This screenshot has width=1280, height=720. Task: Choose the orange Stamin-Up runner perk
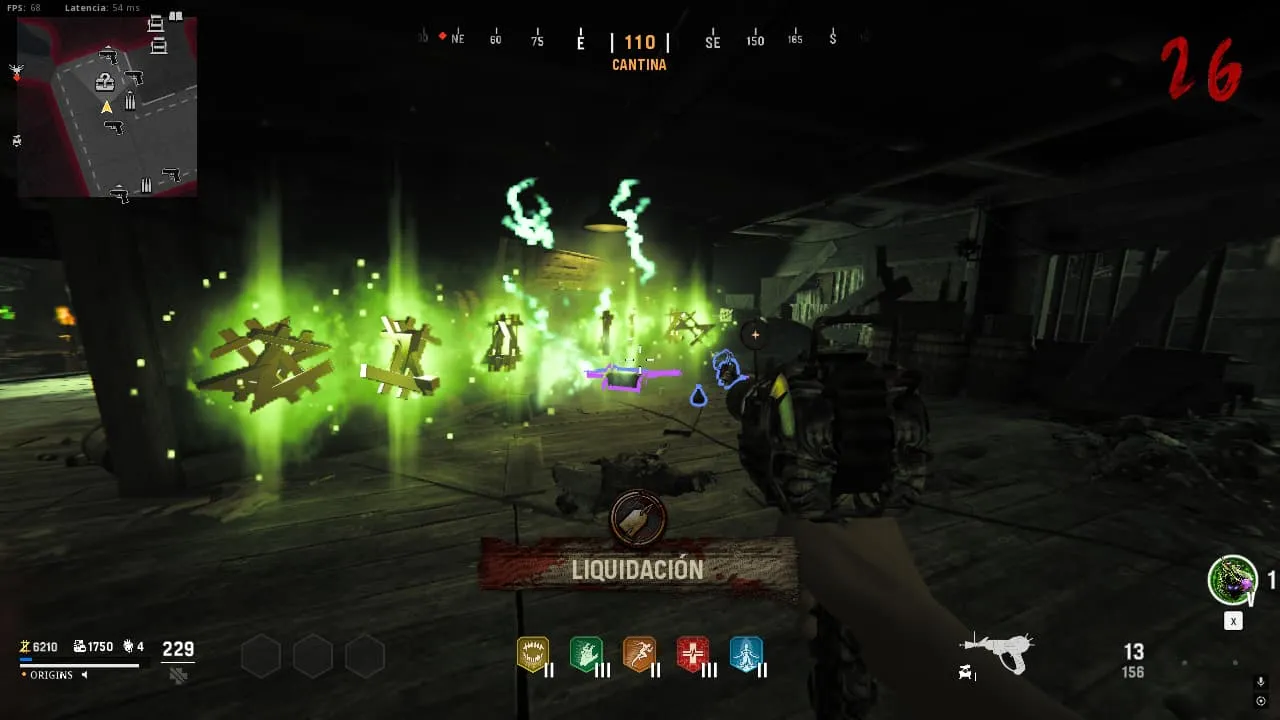(x=639, y=654)
